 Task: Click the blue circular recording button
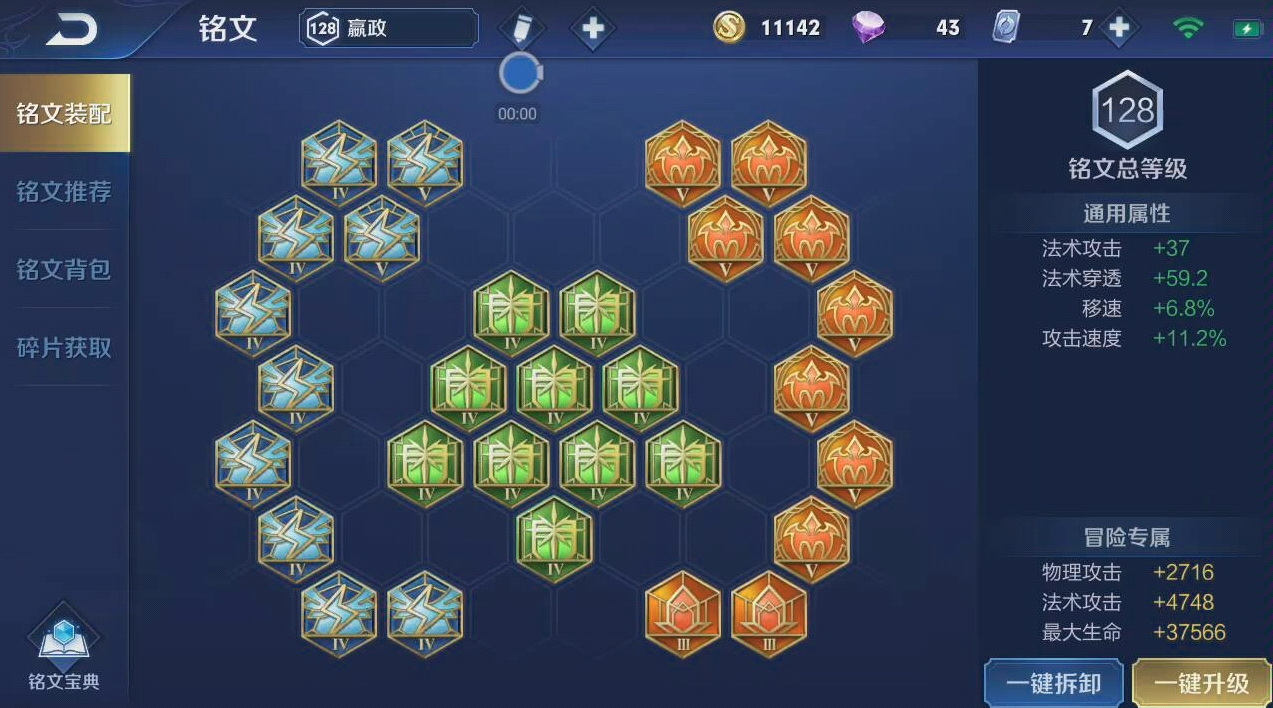tap(518, 73)
